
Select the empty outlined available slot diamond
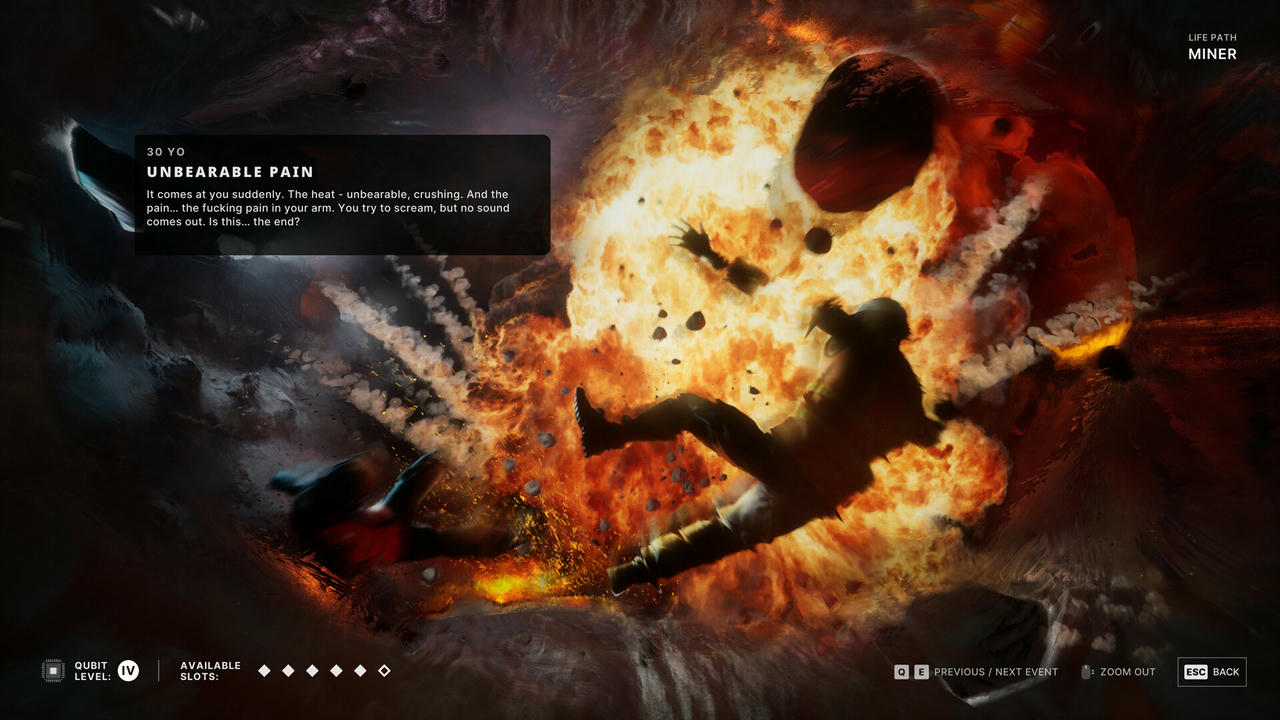pos(384,671)
